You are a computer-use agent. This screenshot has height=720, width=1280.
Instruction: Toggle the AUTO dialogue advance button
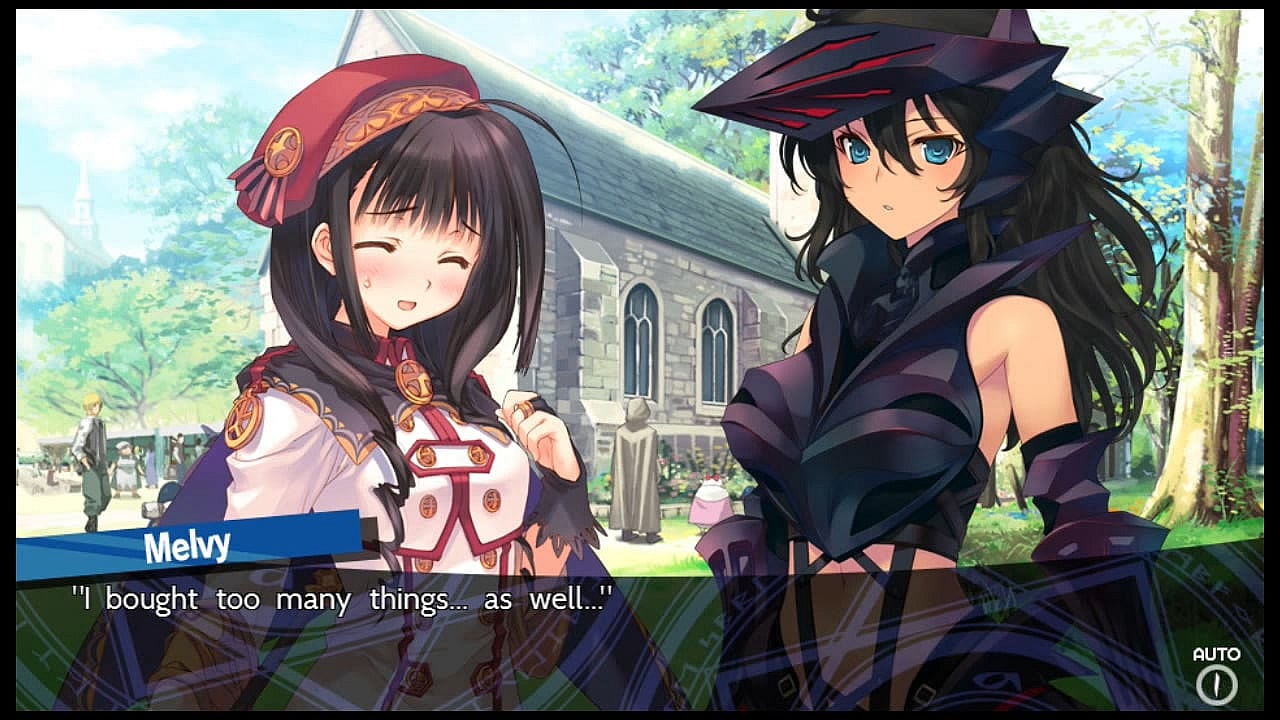[1216, 684]
